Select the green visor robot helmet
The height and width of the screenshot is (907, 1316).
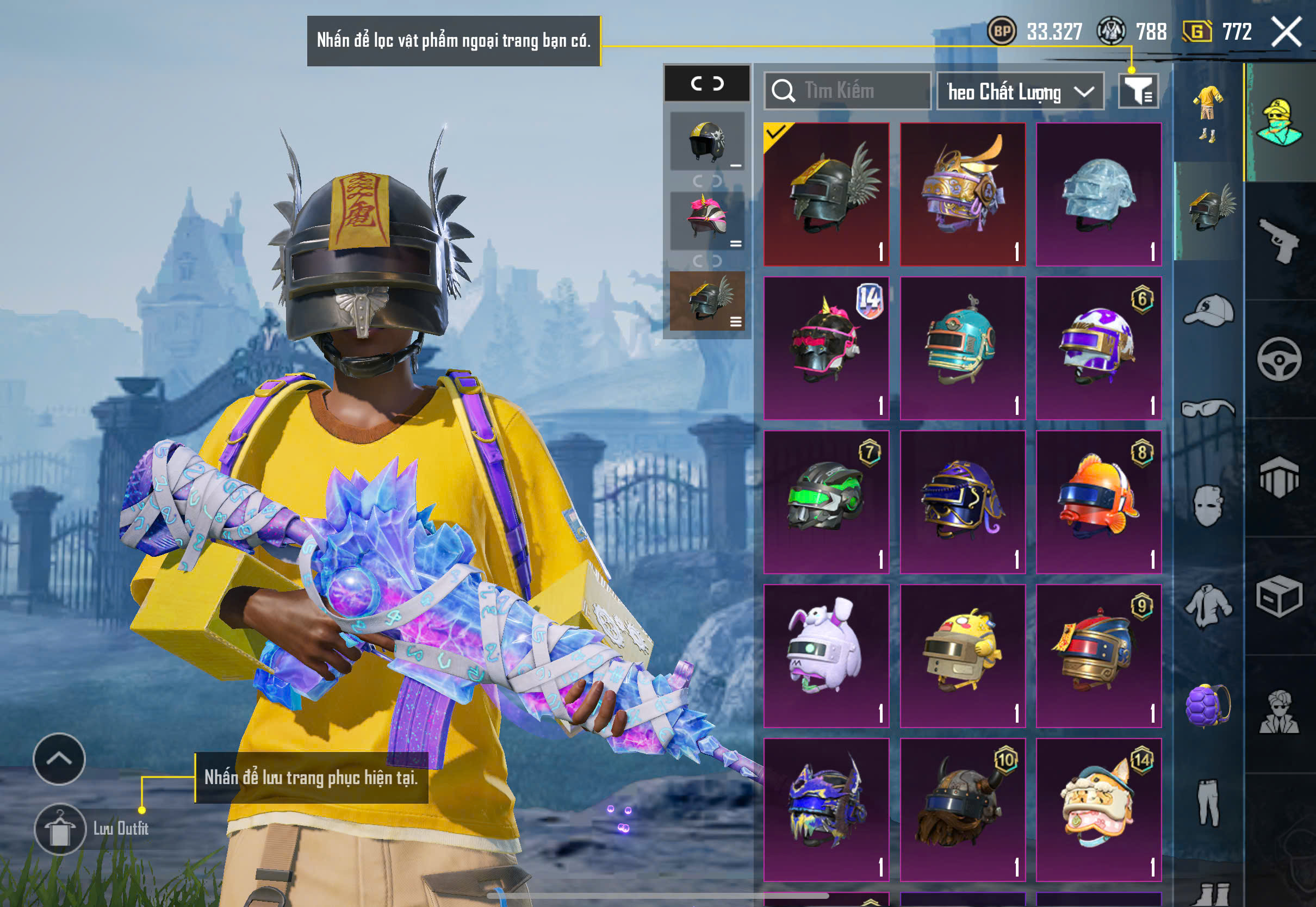[x=826, y=502]
